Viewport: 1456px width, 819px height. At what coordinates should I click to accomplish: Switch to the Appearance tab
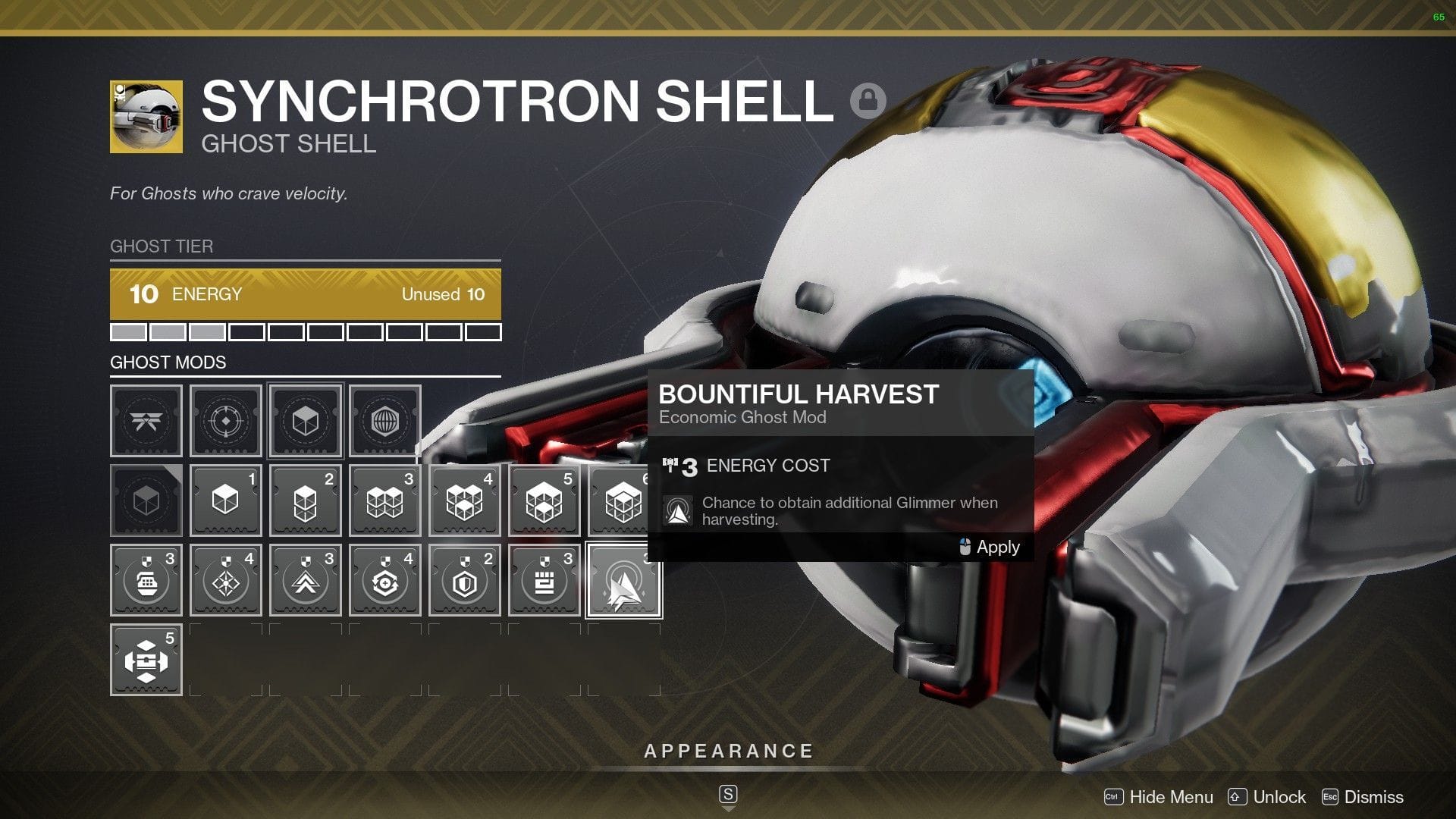[727, 751]
